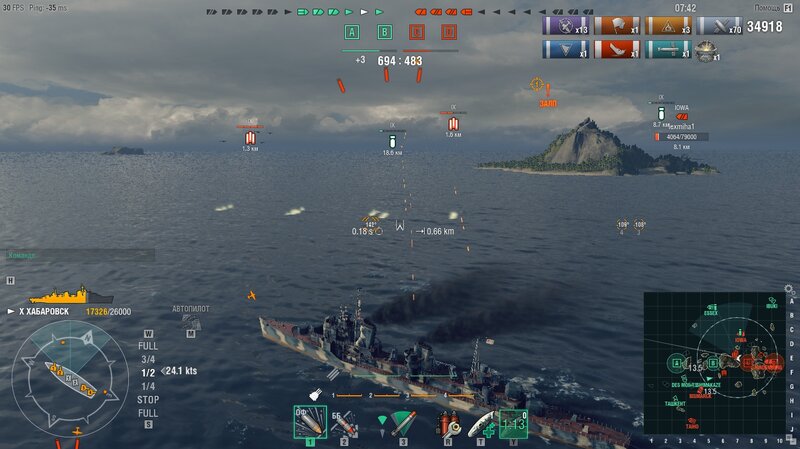
Task: Click the minimap resize corner icon
Action: 789,440
